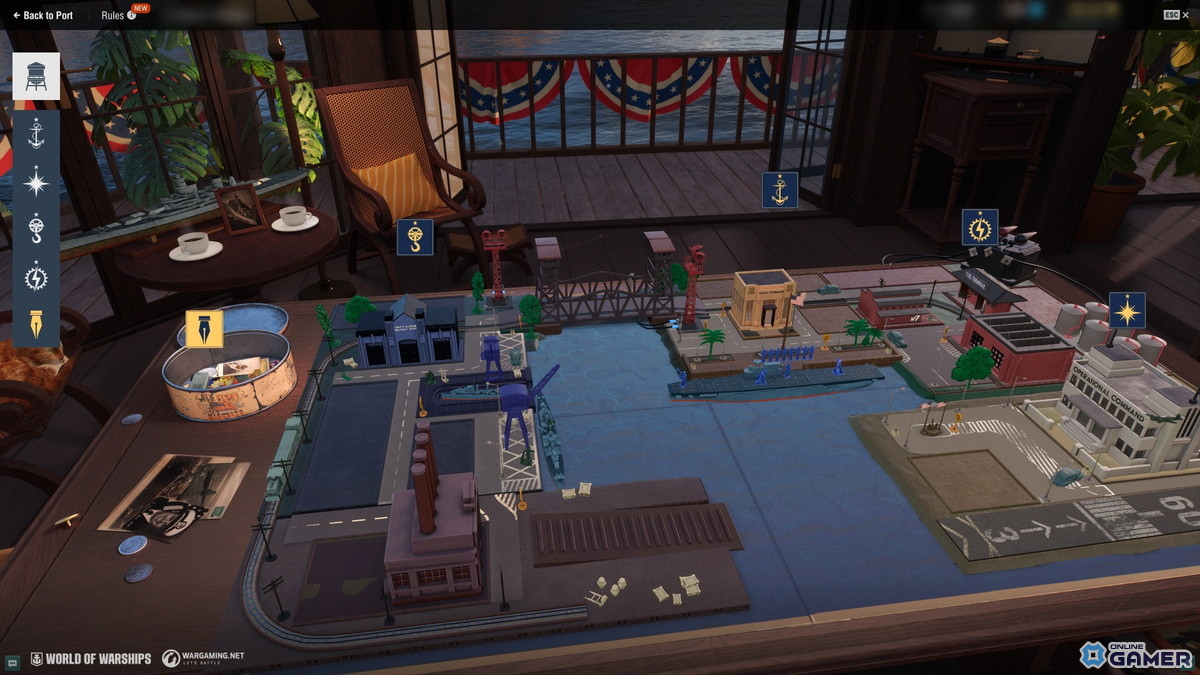Select the crane hook marker above the shipyard
This screenshot has width=1200, height=675.
coord(414,237)
